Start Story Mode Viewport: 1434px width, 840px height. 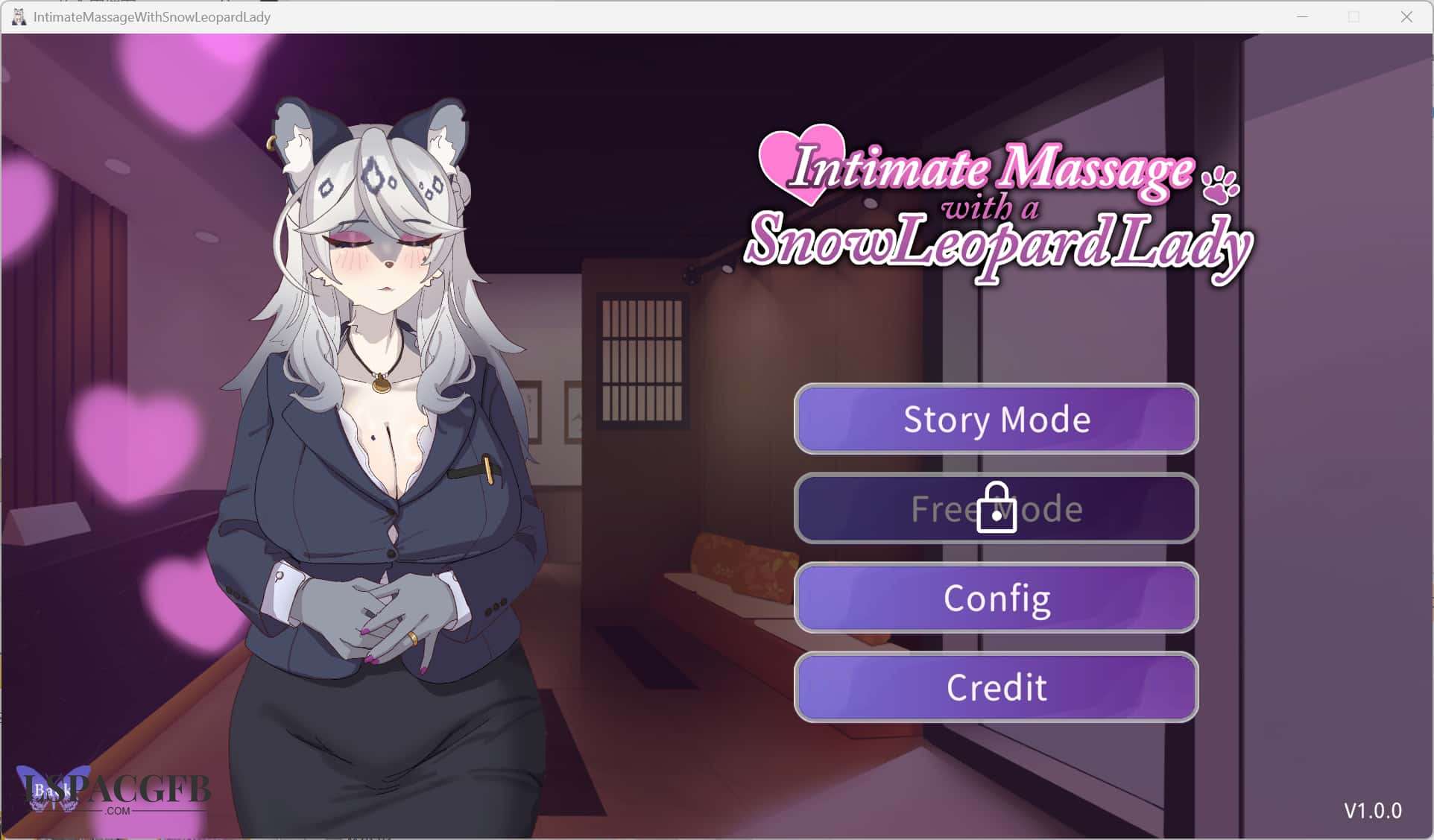pos(996,419)
